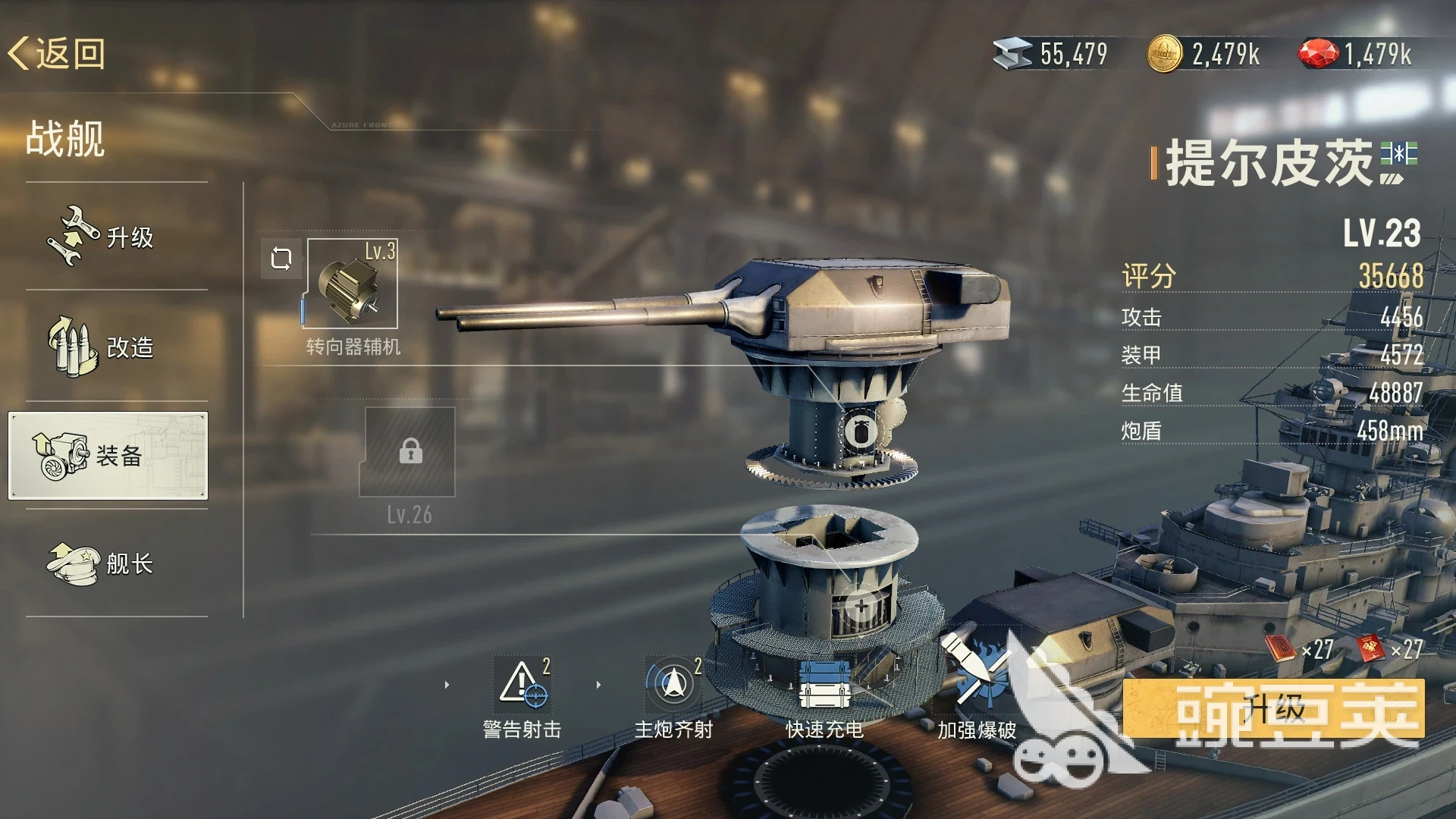1456x819 pixels.
Task: Choose the 警告射击 skill icon
Action: pos(522,682)
